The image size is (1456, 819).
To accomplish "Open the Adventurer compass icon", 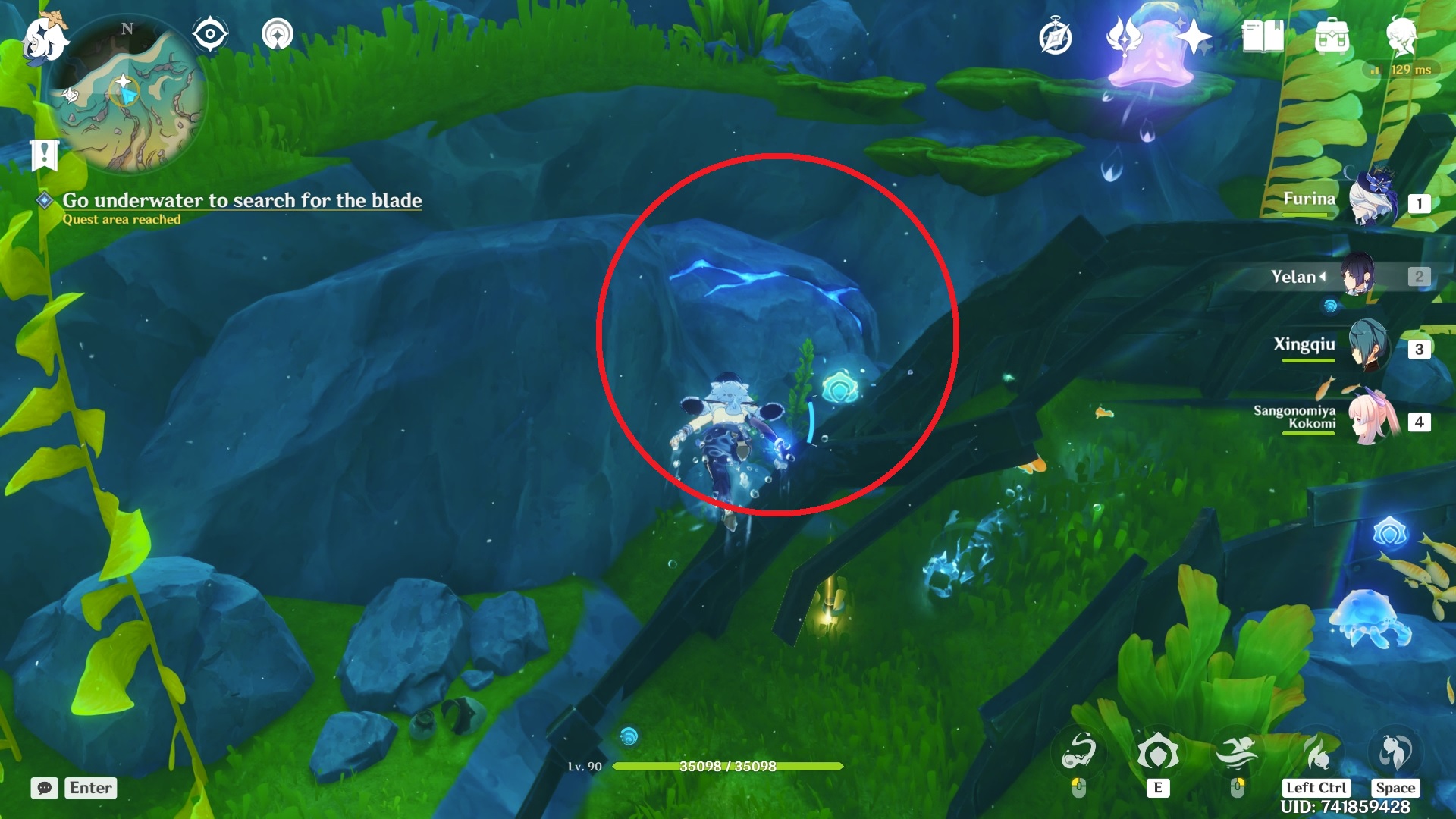I will pos(1056,37).
